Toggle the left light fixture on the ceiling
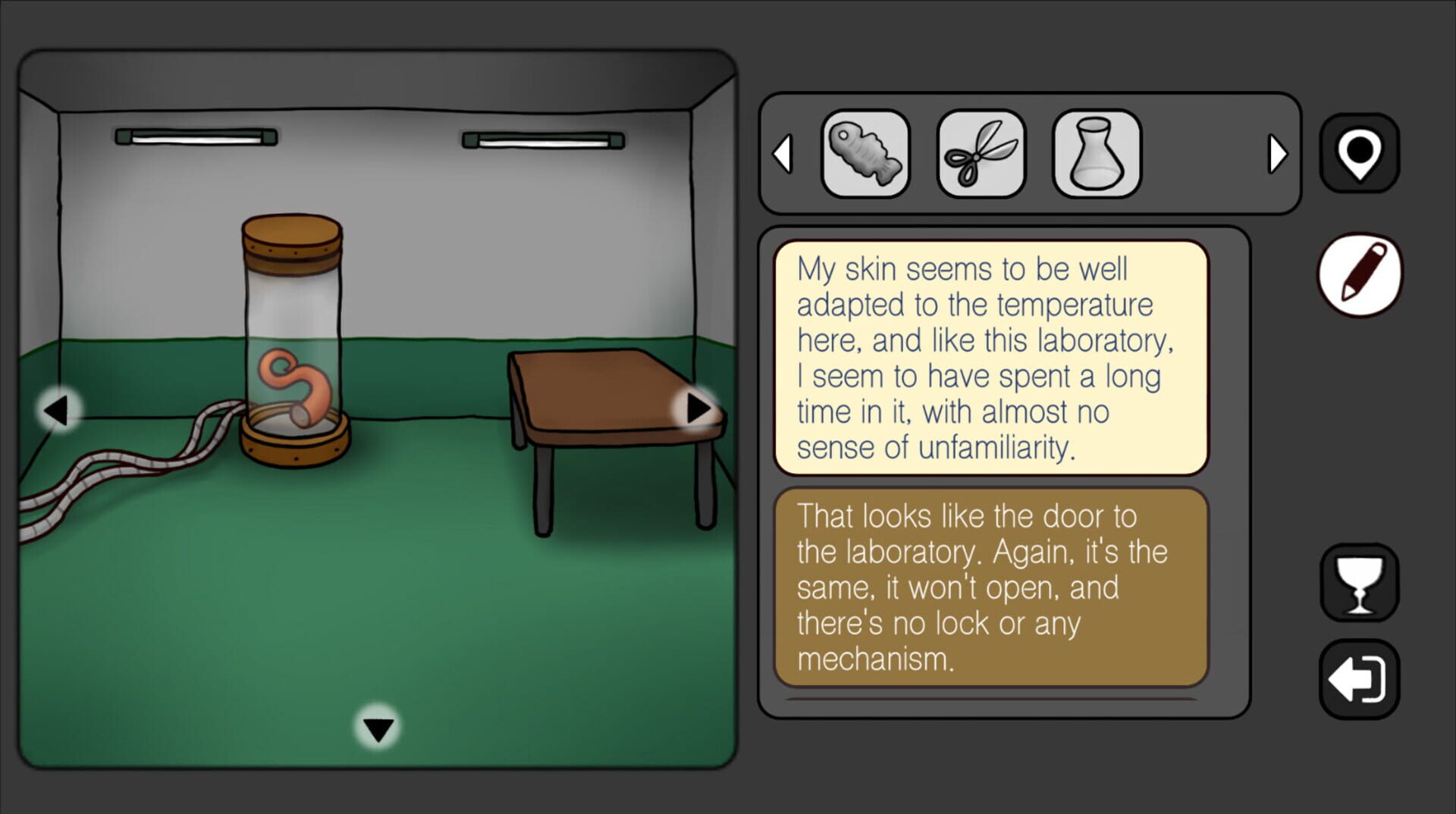 click(x=196, y=139)
